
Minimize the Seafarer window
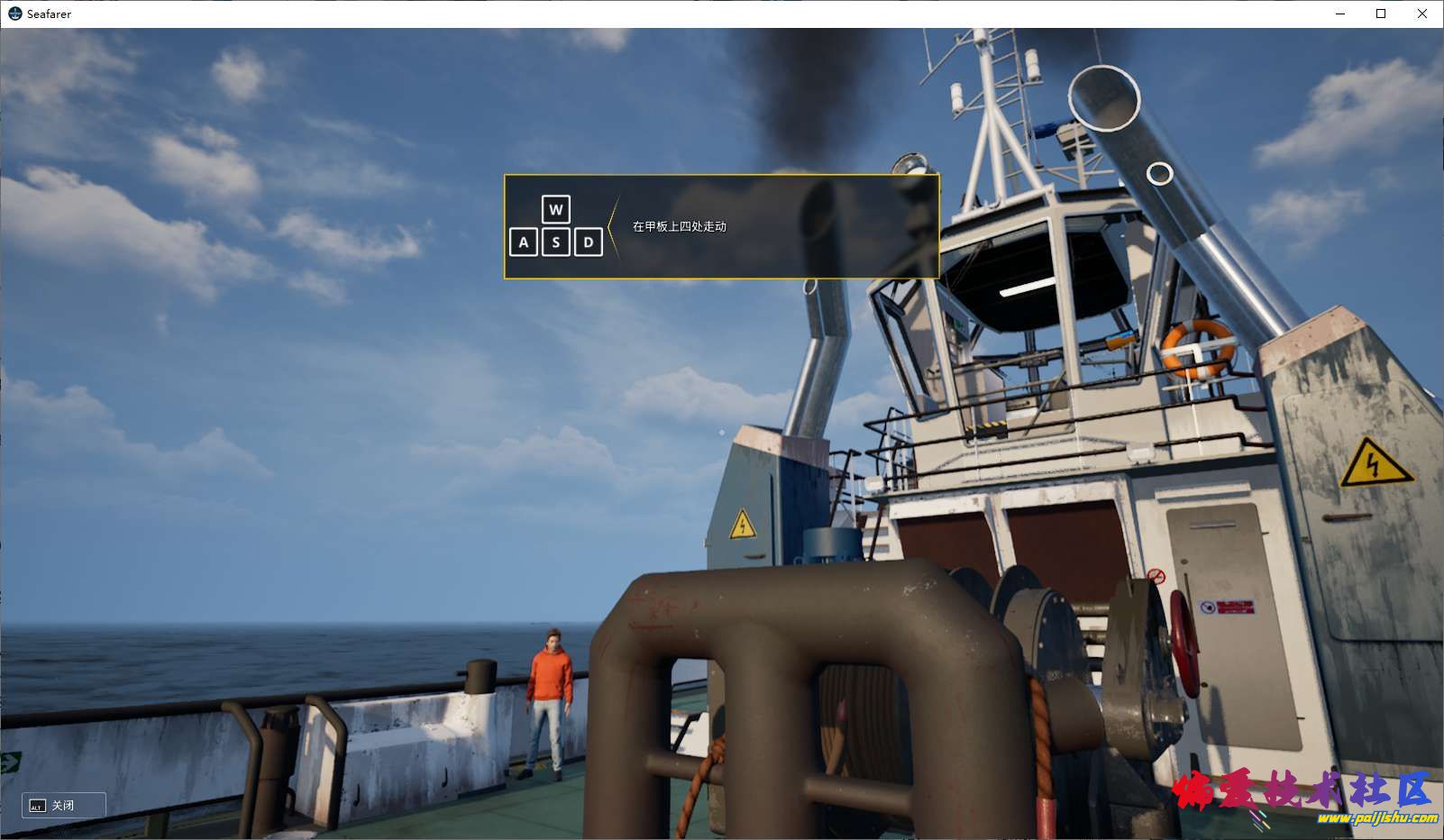(x=1340, y=14)
